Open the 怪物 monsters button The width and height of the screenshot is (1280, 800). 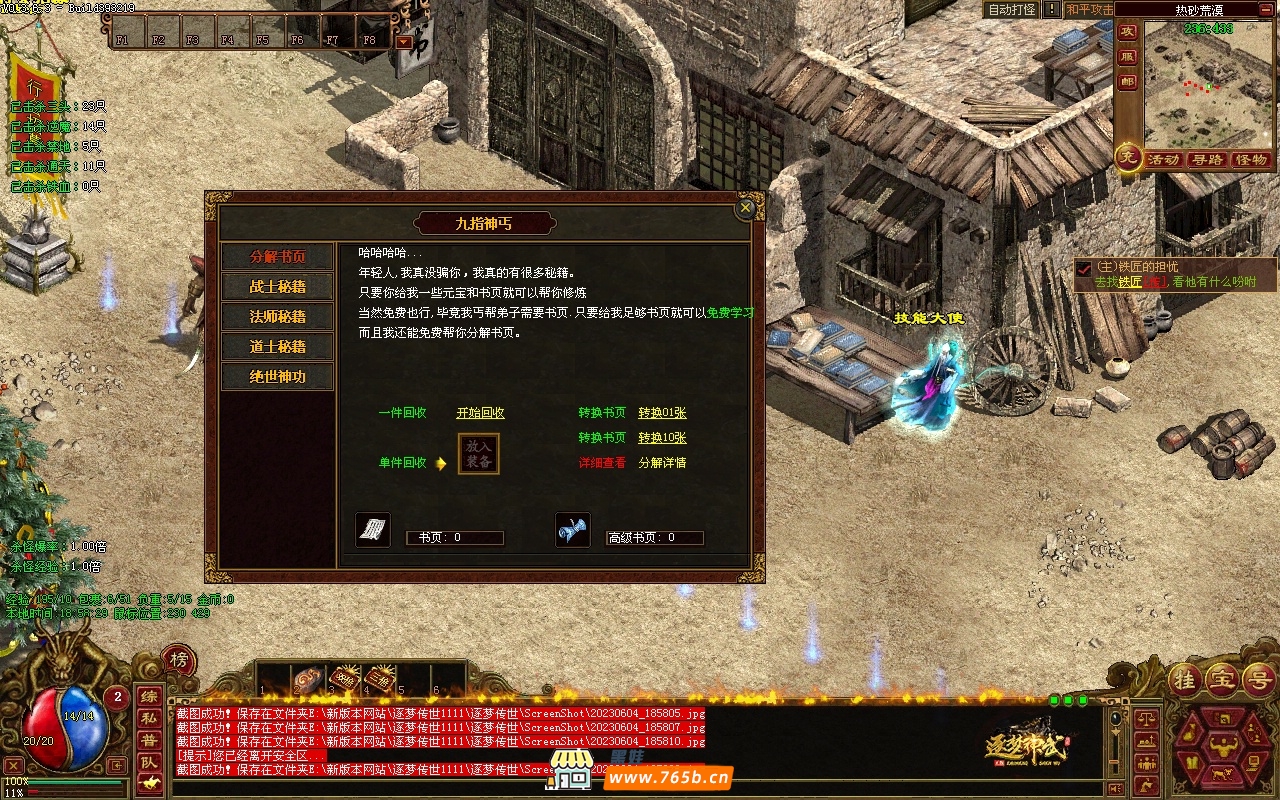click(1251, 160)
